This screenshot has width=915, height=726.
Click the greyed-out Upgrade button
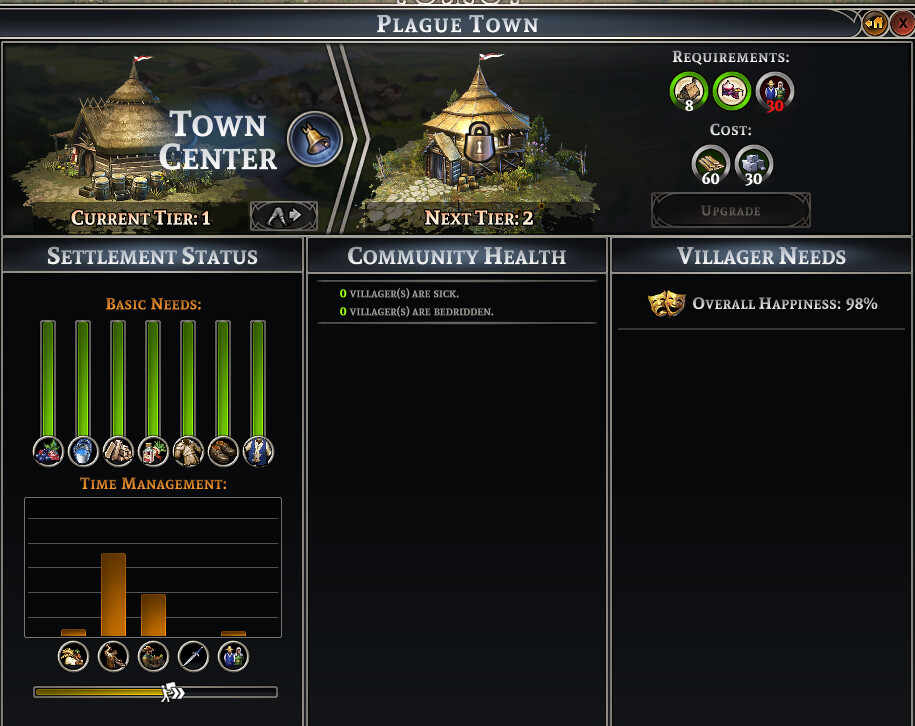point(730,211)
